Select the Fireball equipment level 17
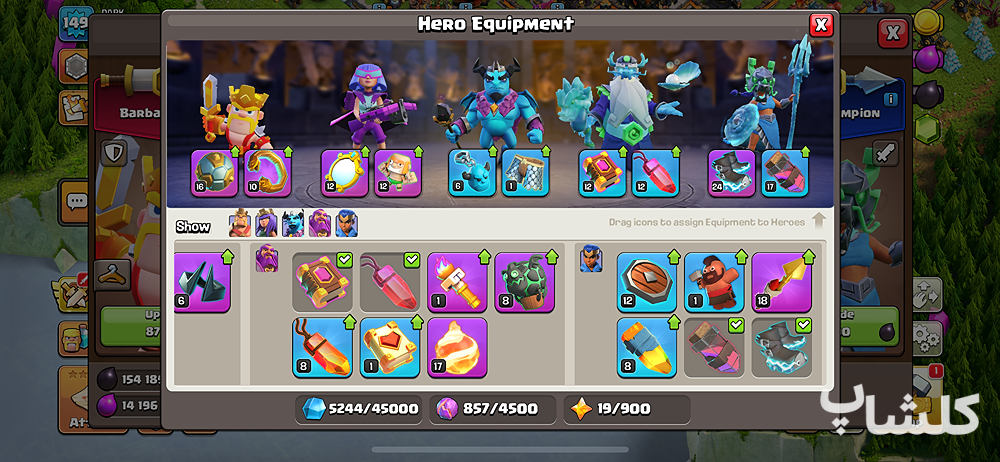This screenshot has height=462, width=1000. pos(457,347)
